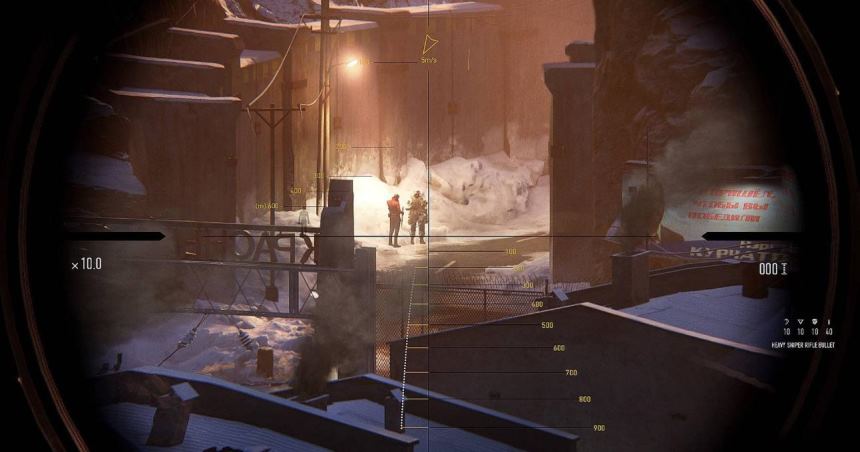Choose the triangle-shaped special ammo icon
This screenshot has width=860, height=452.
(x=801, y=322)
